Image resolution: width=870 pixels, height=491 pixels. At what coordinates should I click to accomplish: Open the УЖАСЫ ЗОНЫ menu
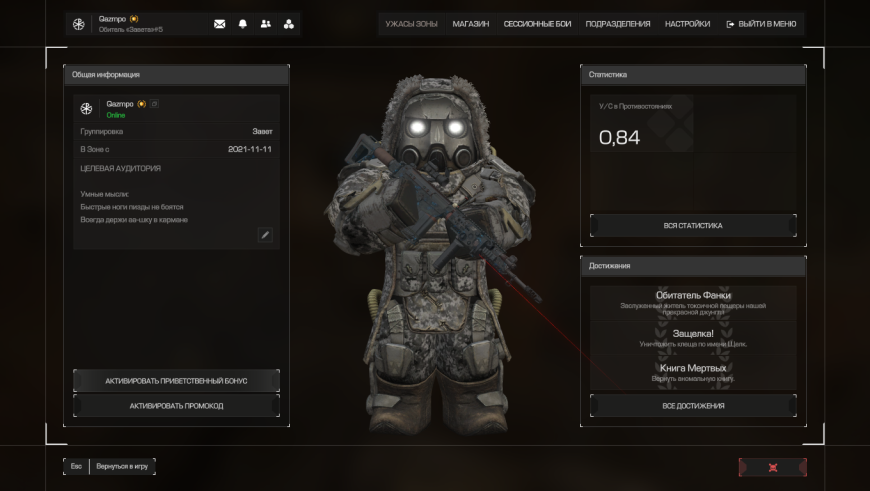tap(413, 23)
